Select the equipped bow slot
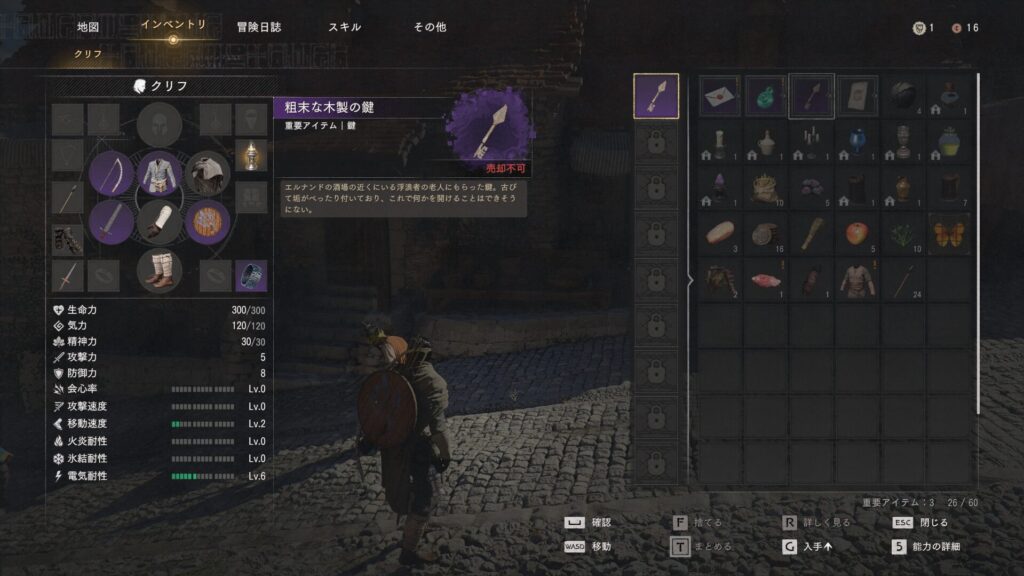The height and width of the screenshot is (576, 1024). tap(111, 173)
